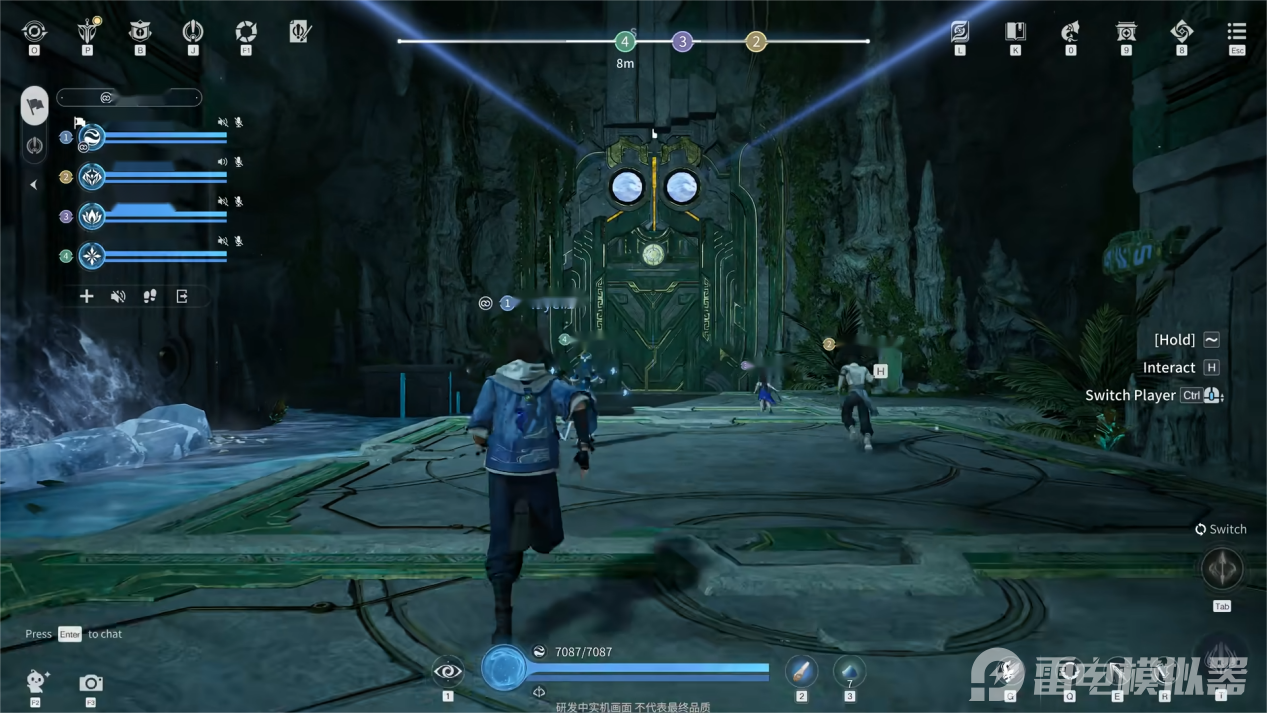
Task: Add a party member with plus button
Action: click(x=87, y=296)
